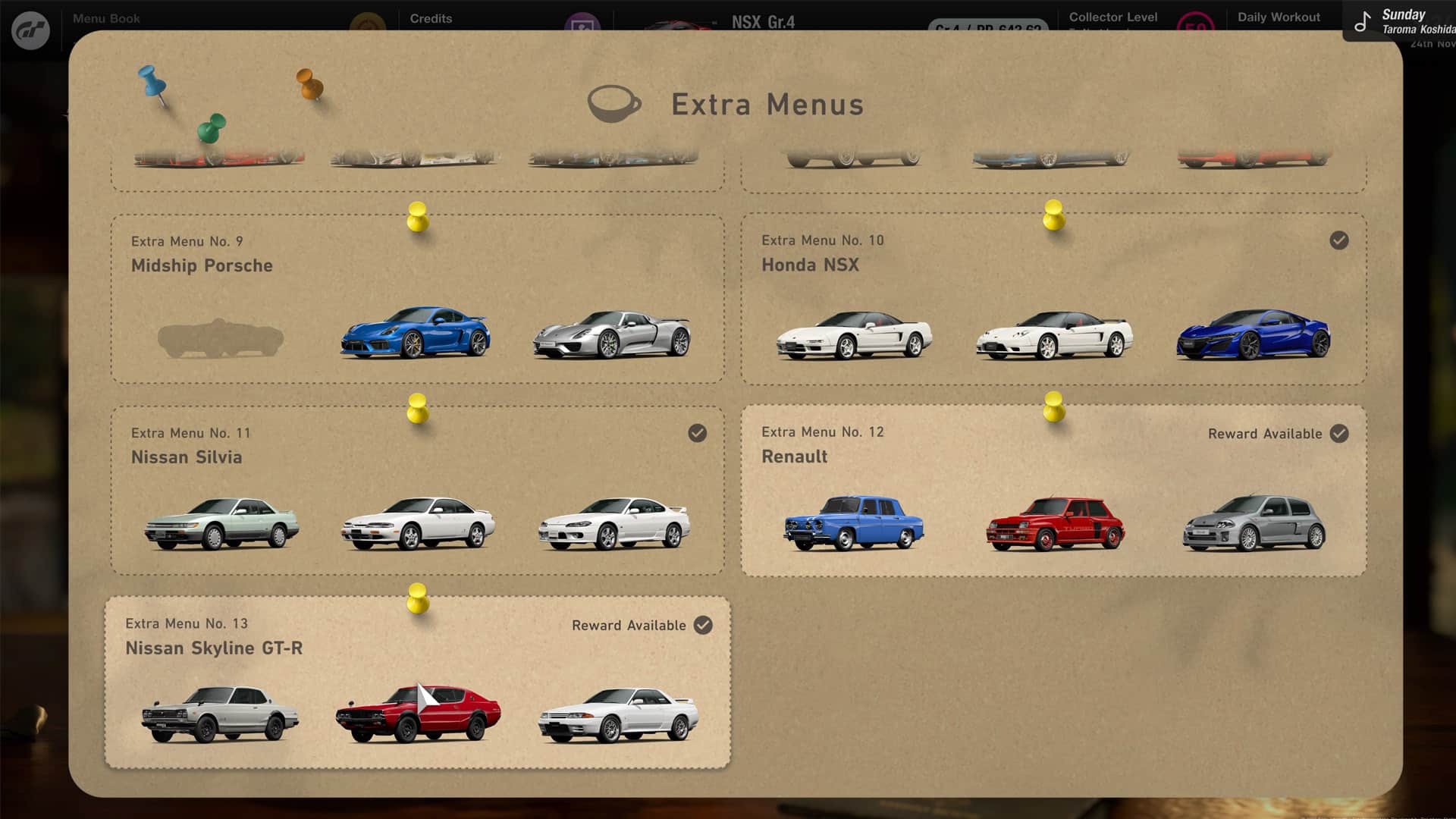This screenshot has width=1456, height=819.
Task: Click the Reward Available label on Renault menu
Action: 1265,434
